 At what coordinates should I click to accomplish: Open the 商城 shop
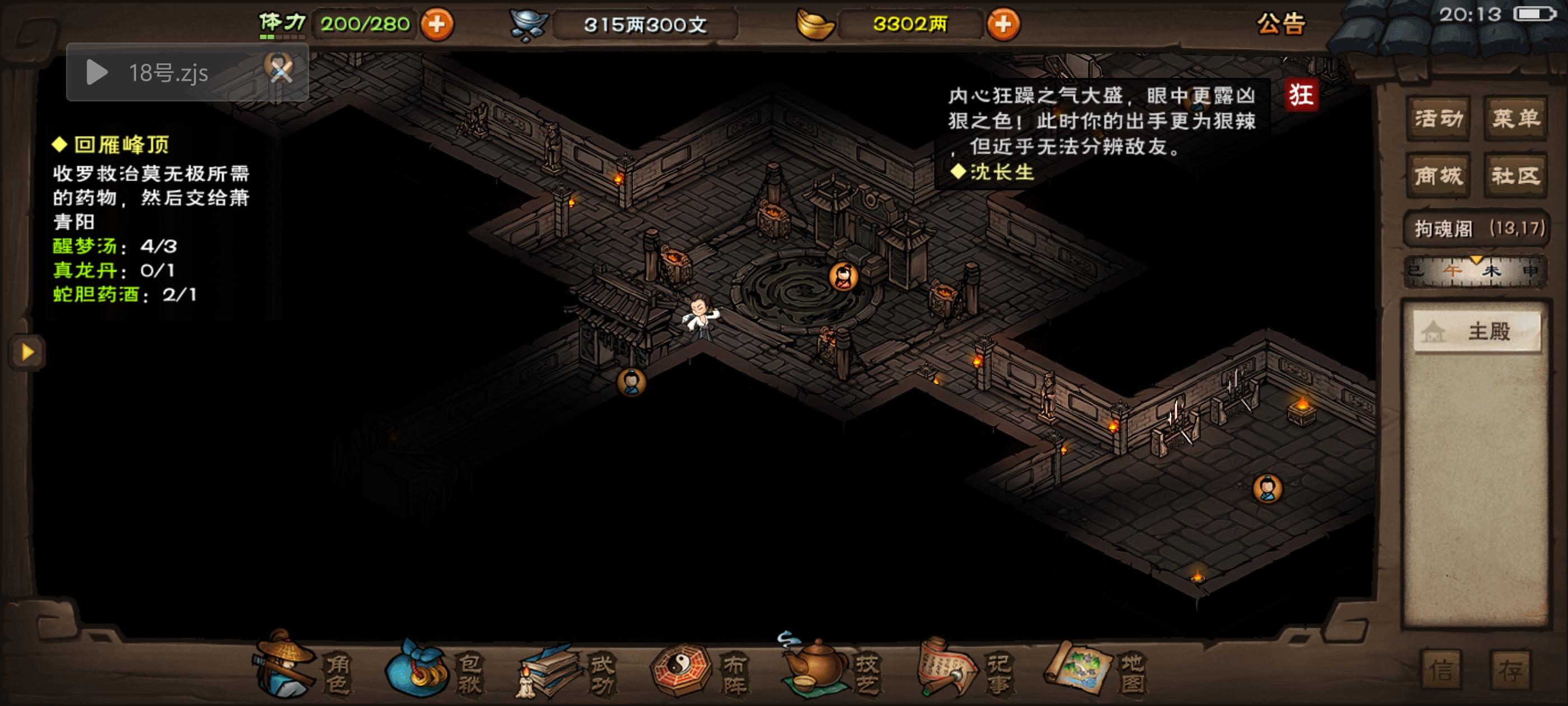coord(1438,175)
